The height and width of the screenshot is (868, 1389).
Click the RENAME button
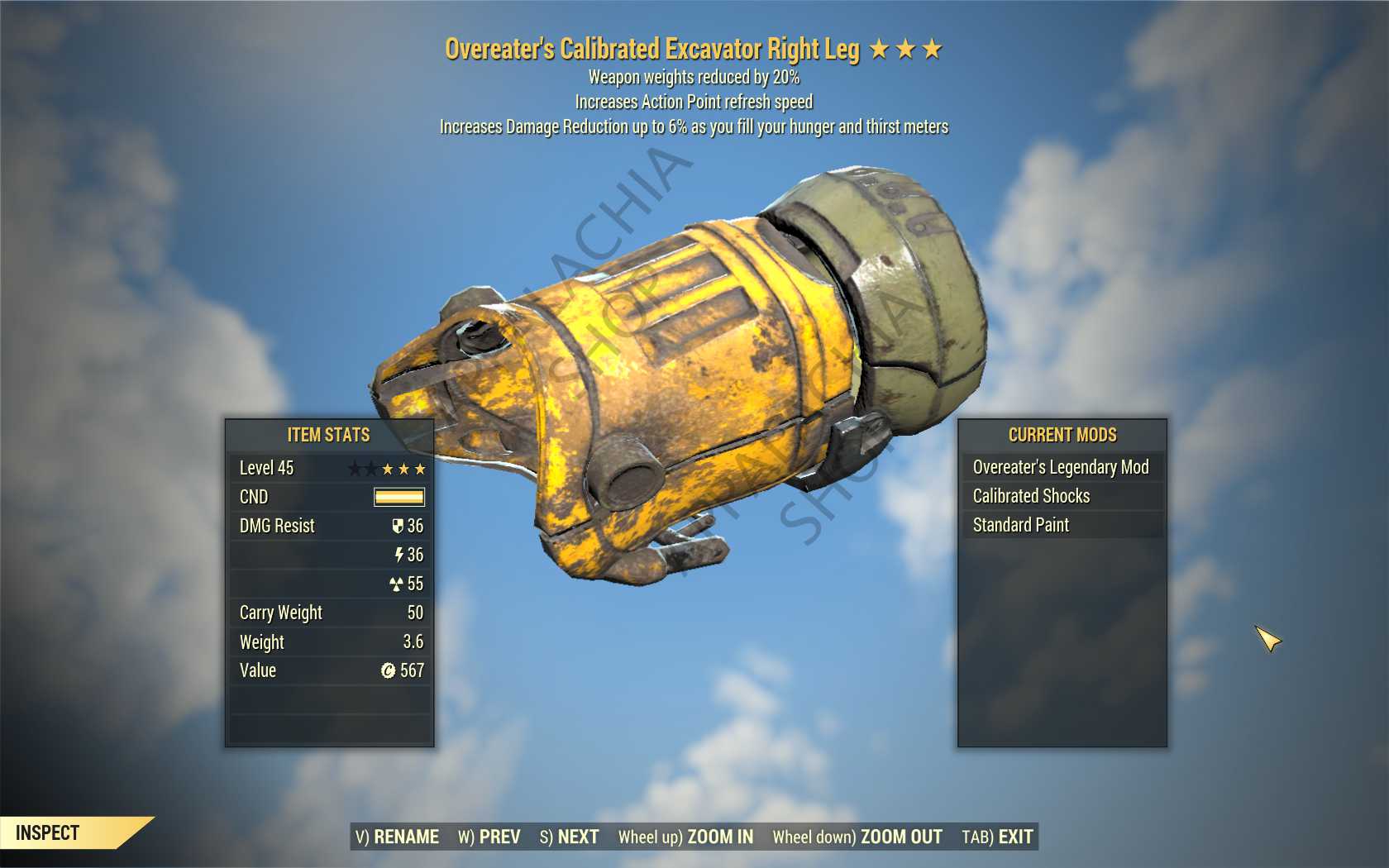[397, 837]
